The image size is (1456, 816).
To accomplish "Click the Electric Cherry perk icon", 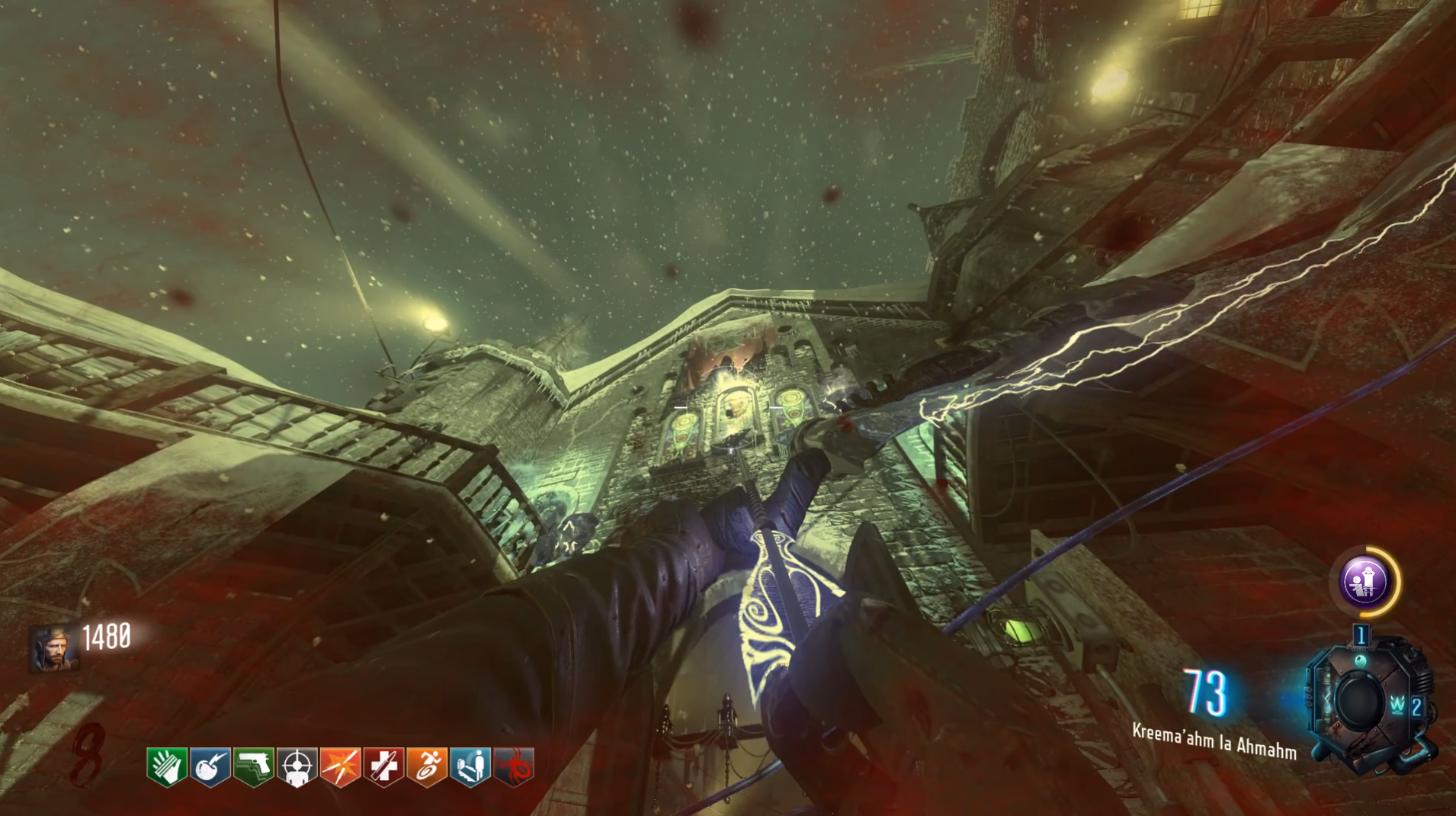I will pyautogui.click(x=210, y=766).
